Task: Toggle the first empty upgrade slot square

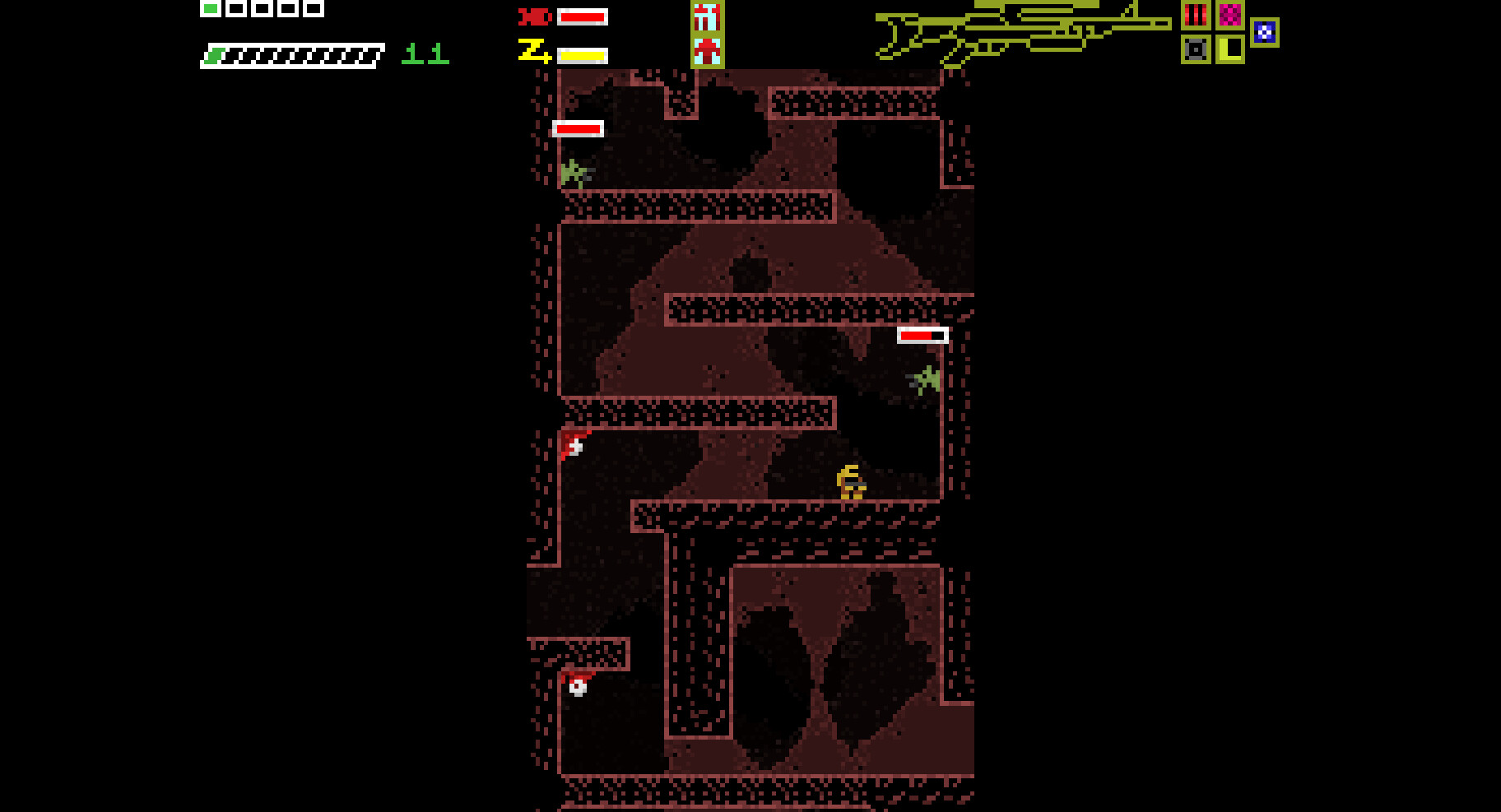Action: point(235,8)
